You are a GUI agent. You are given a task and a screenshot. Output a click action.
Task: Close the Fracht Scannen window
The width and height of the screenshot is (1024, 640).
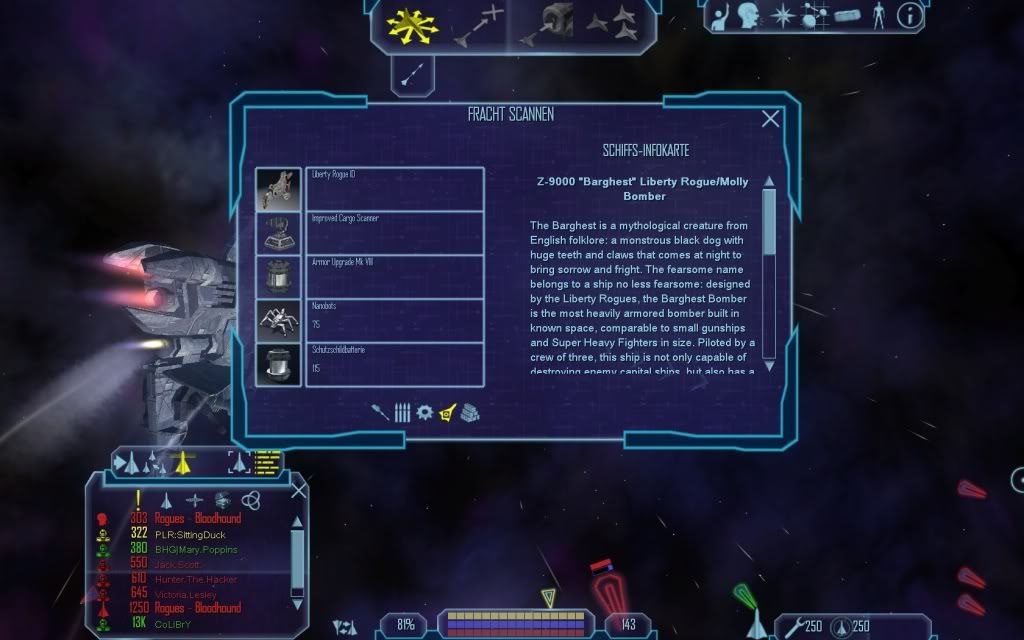pyautogui.click(x=770, y=119)
